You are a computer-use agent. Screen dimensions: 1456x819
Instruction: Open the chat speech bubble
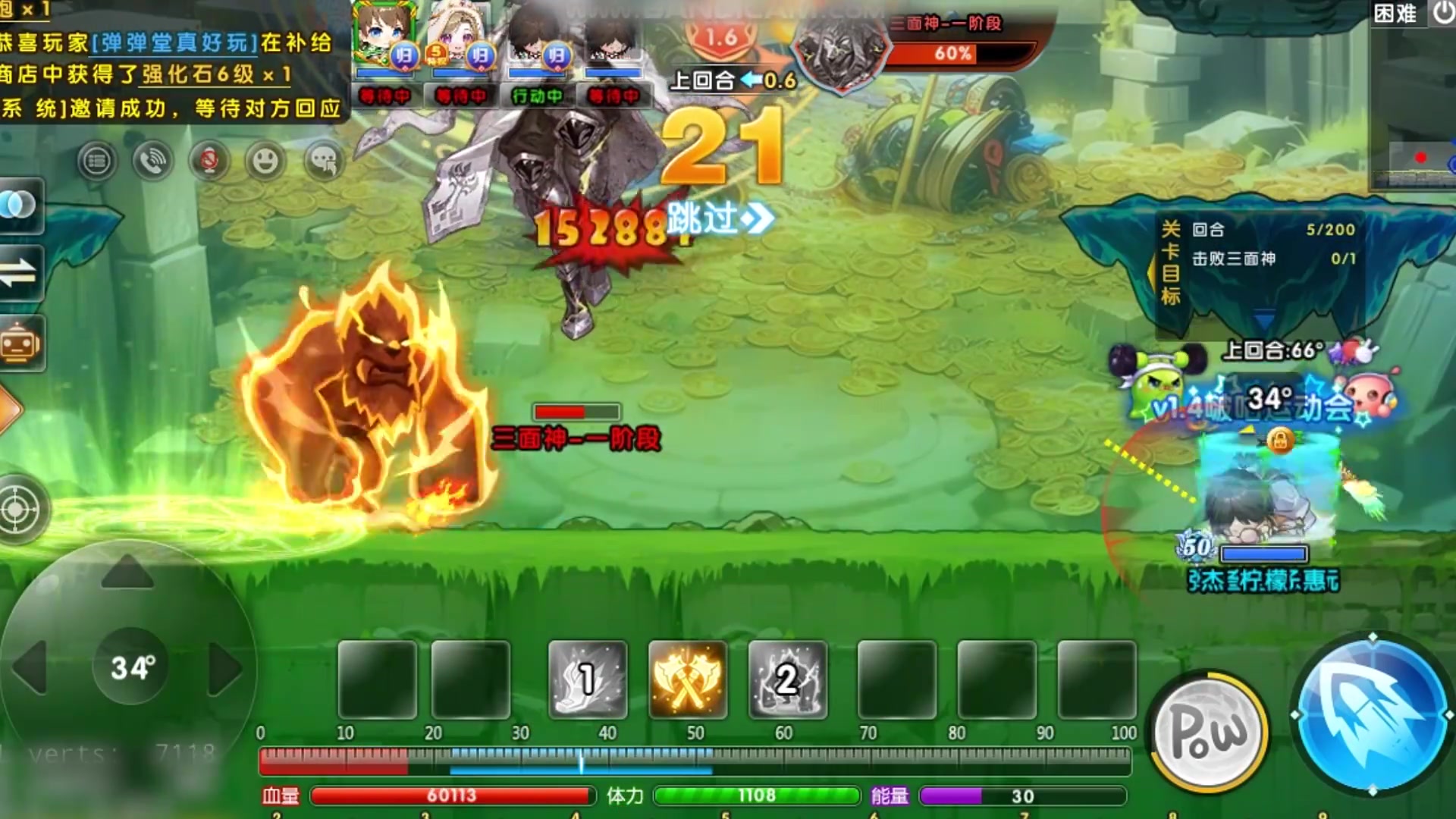pos(324,161)
